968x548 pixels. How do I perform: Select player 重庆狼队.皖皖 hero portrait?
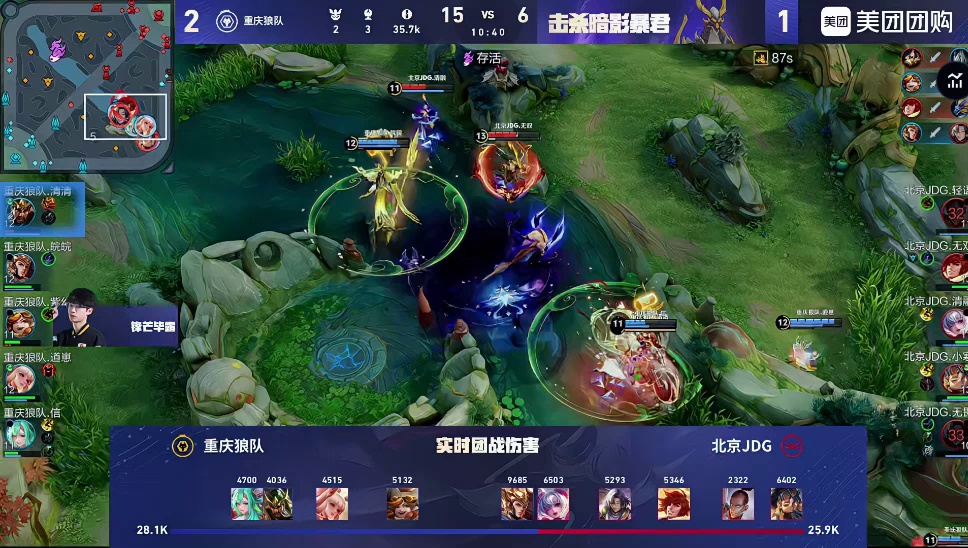click(19, 267)
